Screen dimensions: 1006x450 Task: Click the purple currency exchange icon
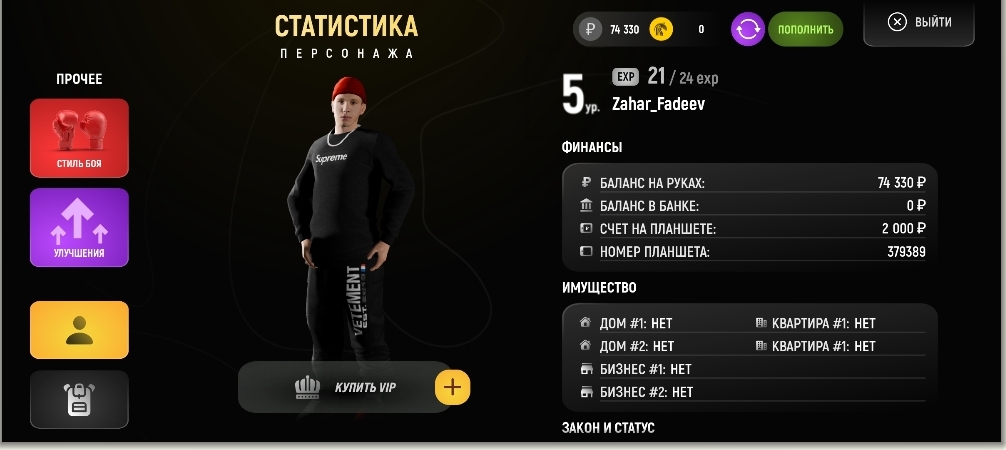pos(748,29)
